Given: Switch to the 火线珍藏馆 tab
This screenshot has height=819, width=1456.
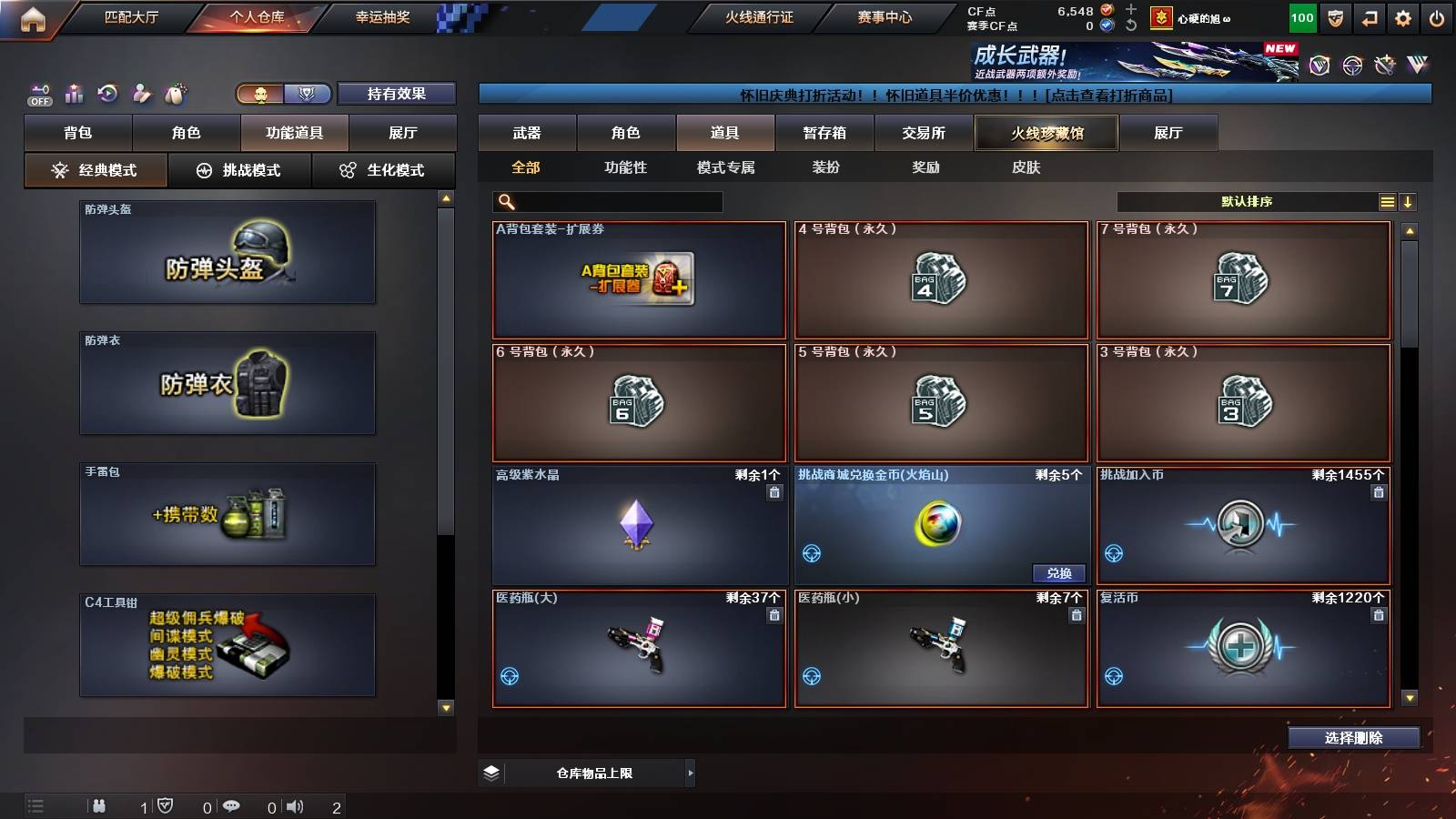Looking at the screenshot, I should click(x=1045, y=133).
